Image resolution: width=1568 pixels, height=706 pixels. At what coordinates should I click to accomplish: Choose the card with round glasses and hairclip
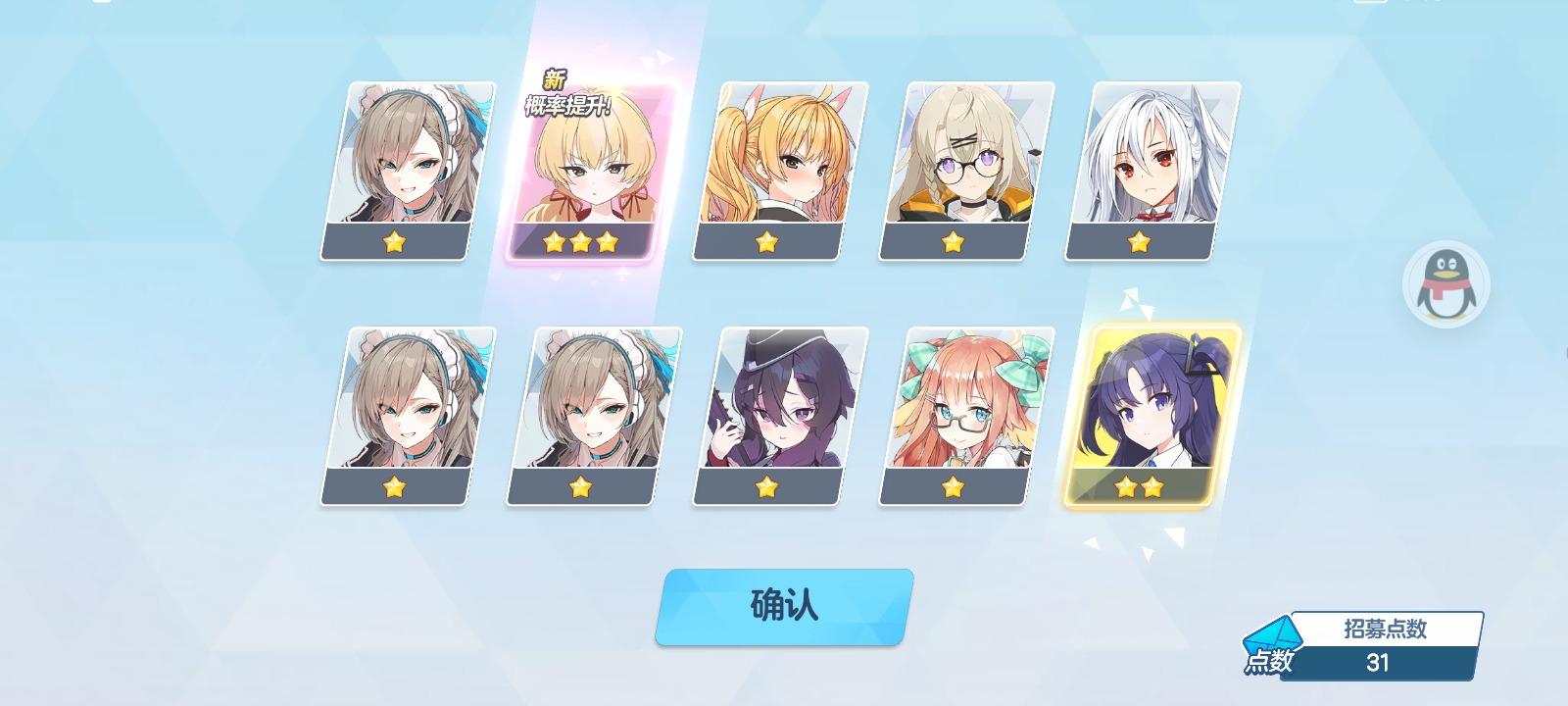966,171
